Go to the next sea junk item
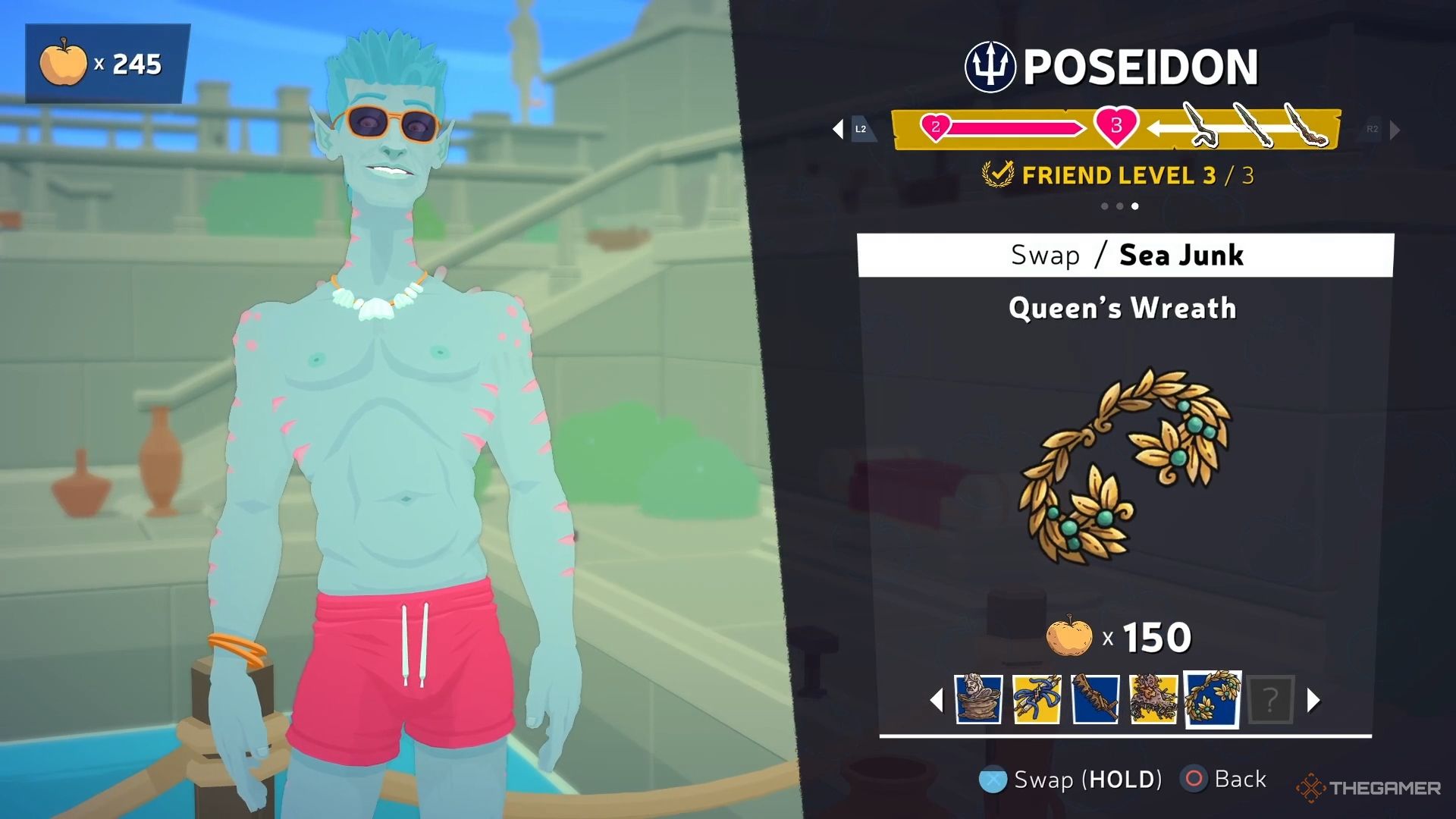The width and height of the screenshot is (1456, 819). click(1313, 700)
